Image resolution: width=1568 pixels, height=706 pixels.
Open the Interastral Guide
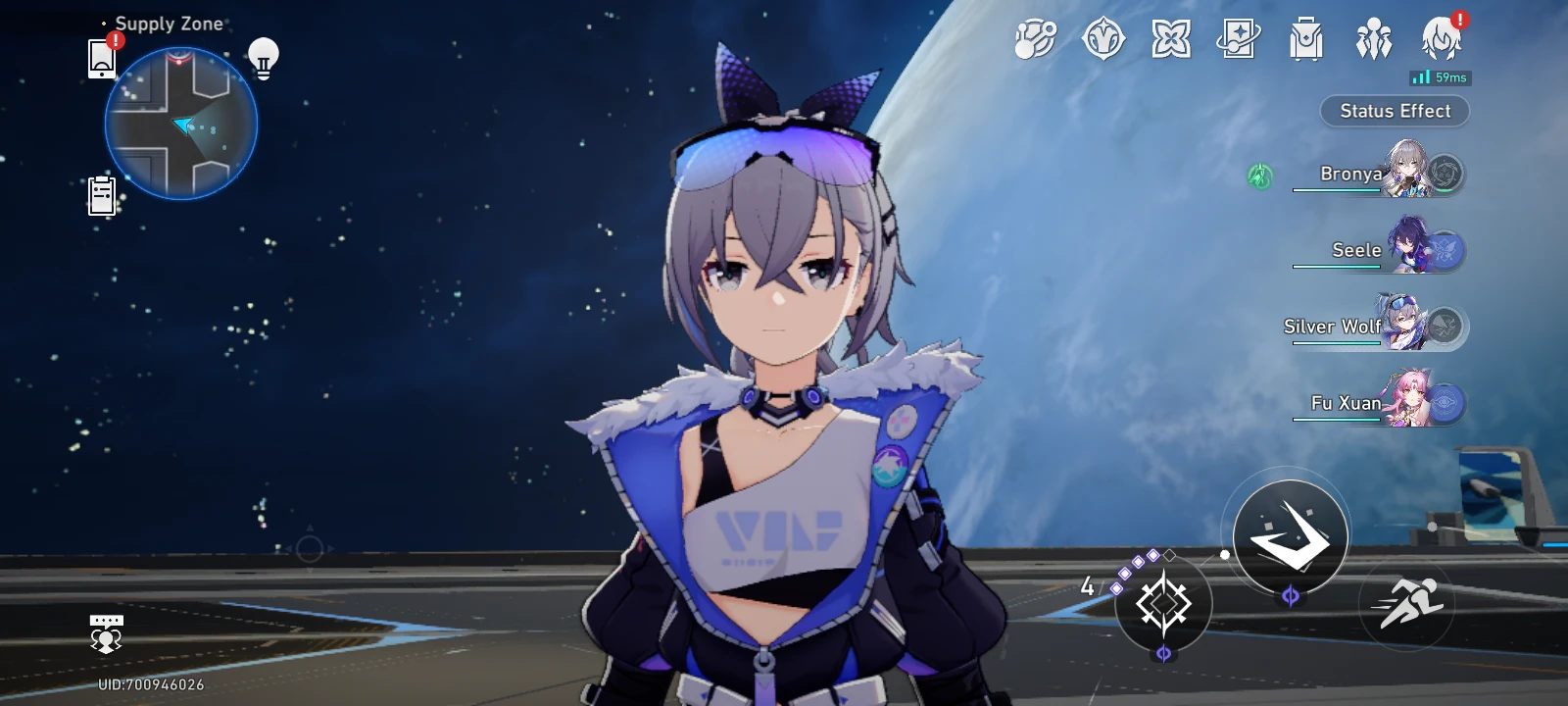tap(1036, 41)
